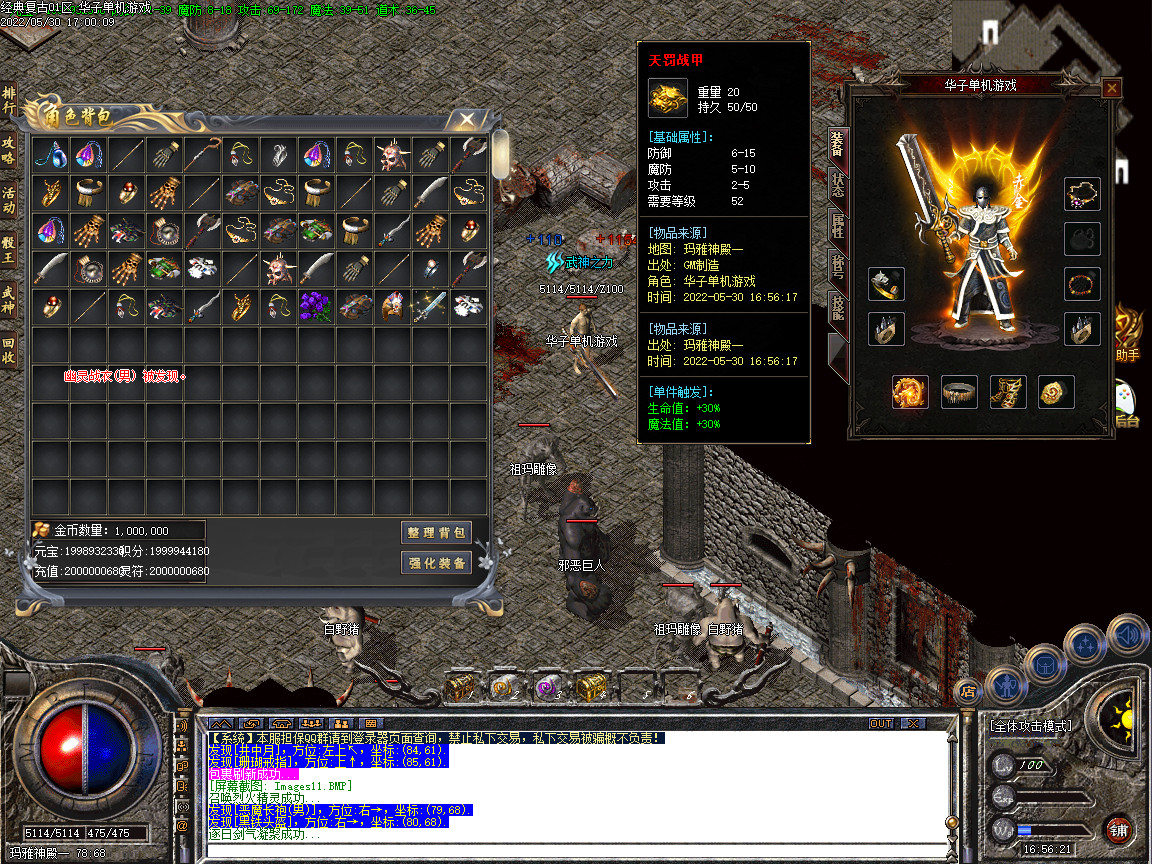This screenshot has height=864, width=1152.
Task: Click the OUT button on chat bar
Action: click(x=881, y=723)
